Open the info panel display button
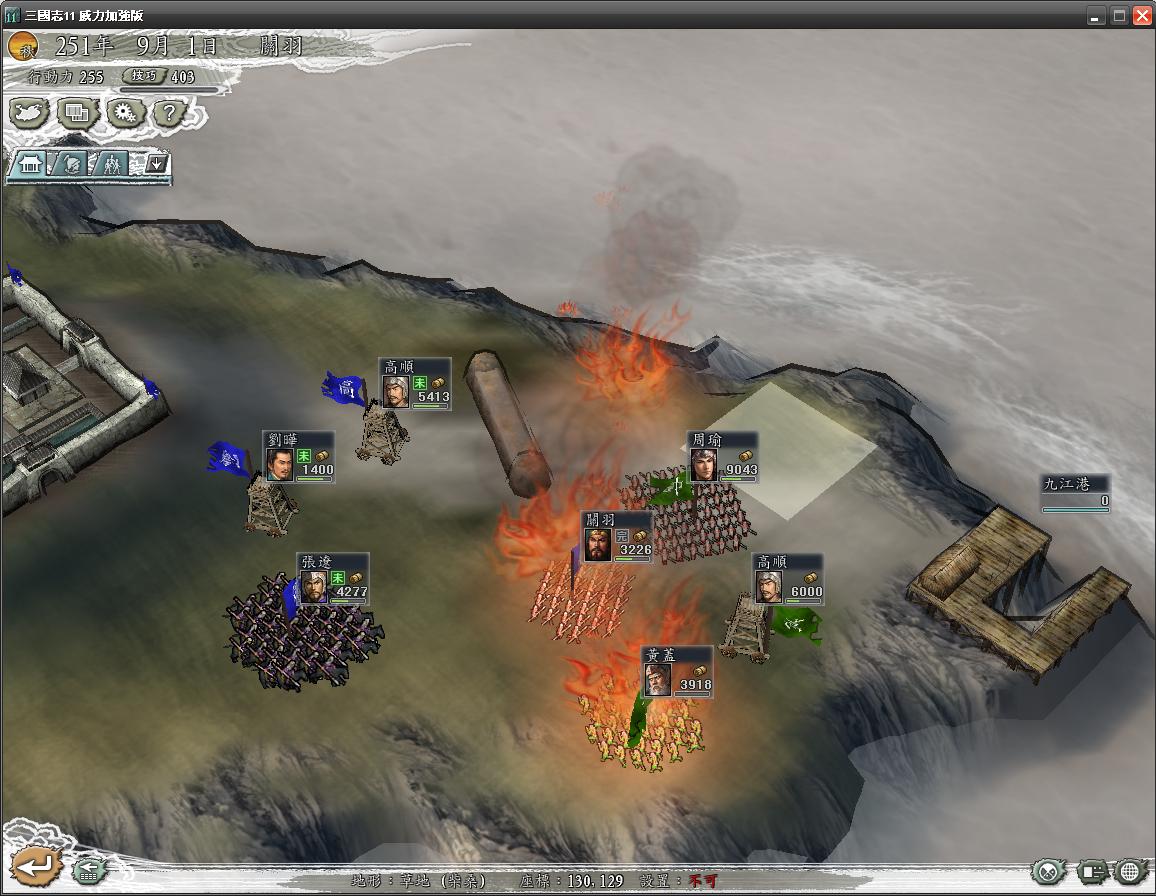The width and height of the screenshot is (1156, 896). 1091,871
